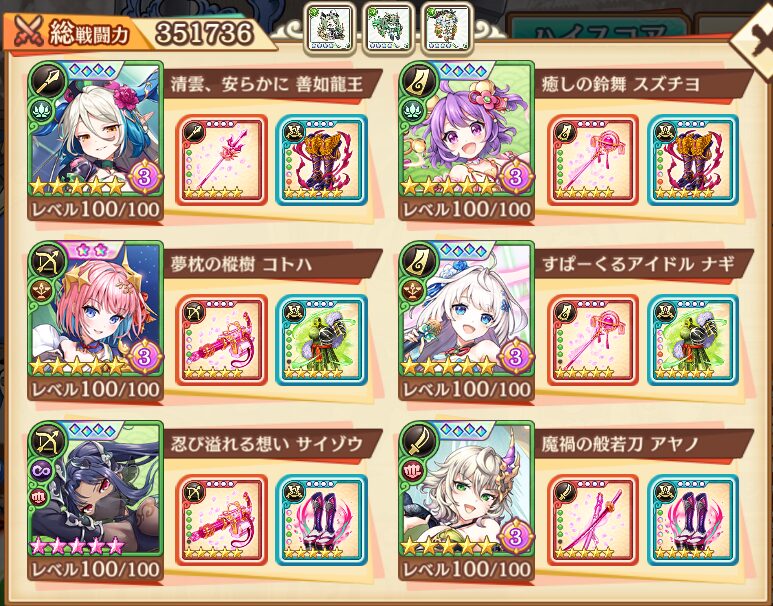
Task: Select ナギ's green armor equipment slot
Action: [692, 339]
